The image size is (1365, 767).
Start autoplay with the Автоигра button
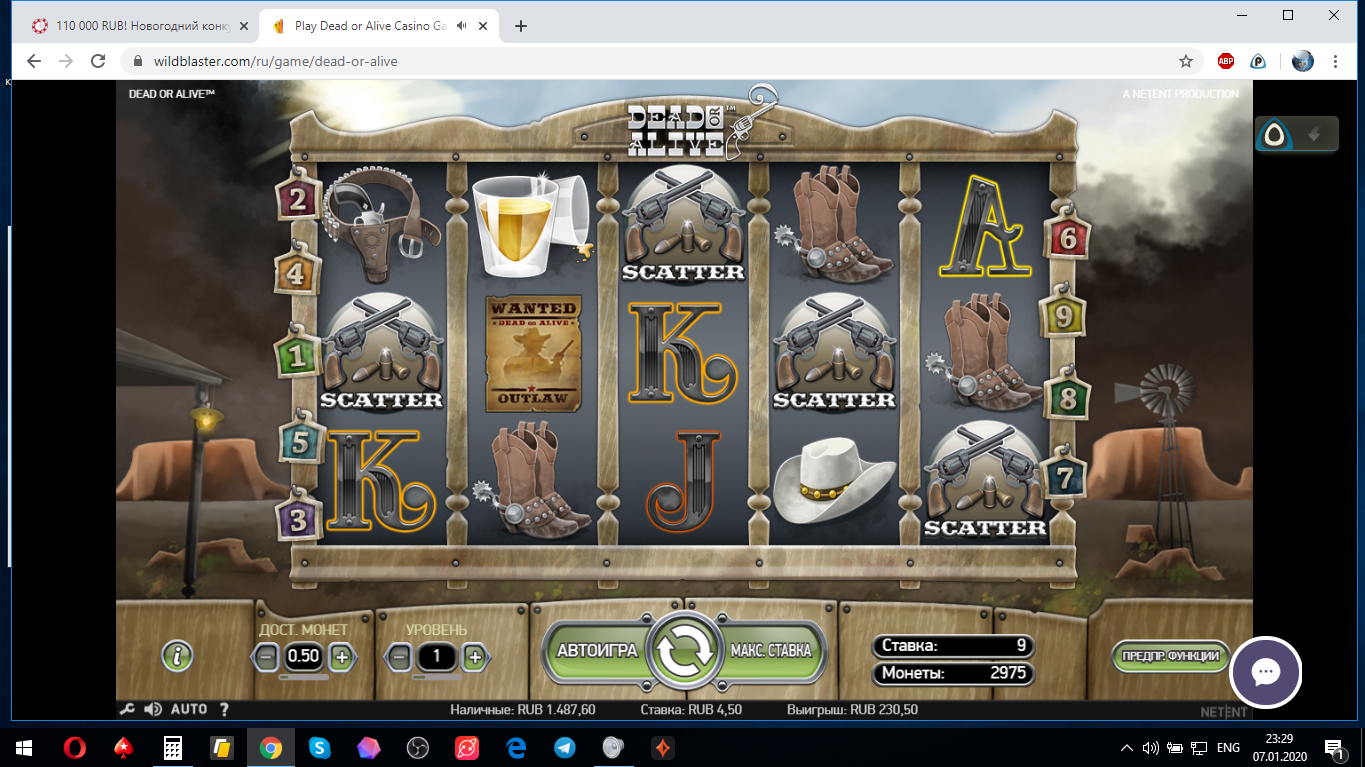(x=596, y=651)
